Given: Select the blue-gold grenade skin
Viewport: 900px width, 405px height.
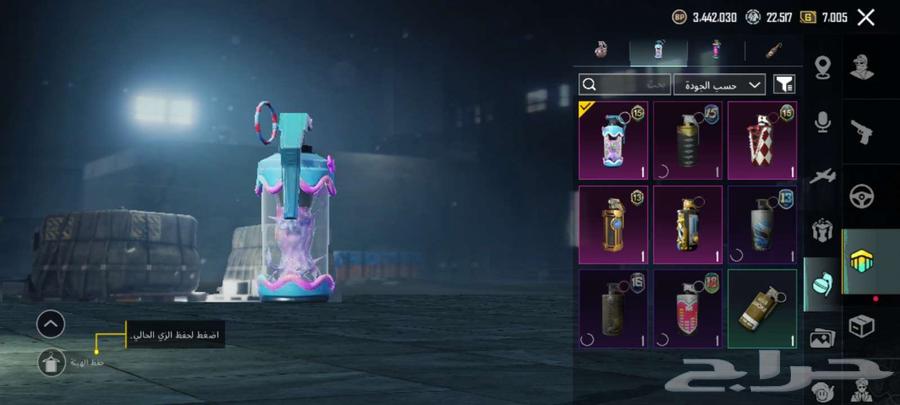Looking at the screenshot, I should (688, 225).
